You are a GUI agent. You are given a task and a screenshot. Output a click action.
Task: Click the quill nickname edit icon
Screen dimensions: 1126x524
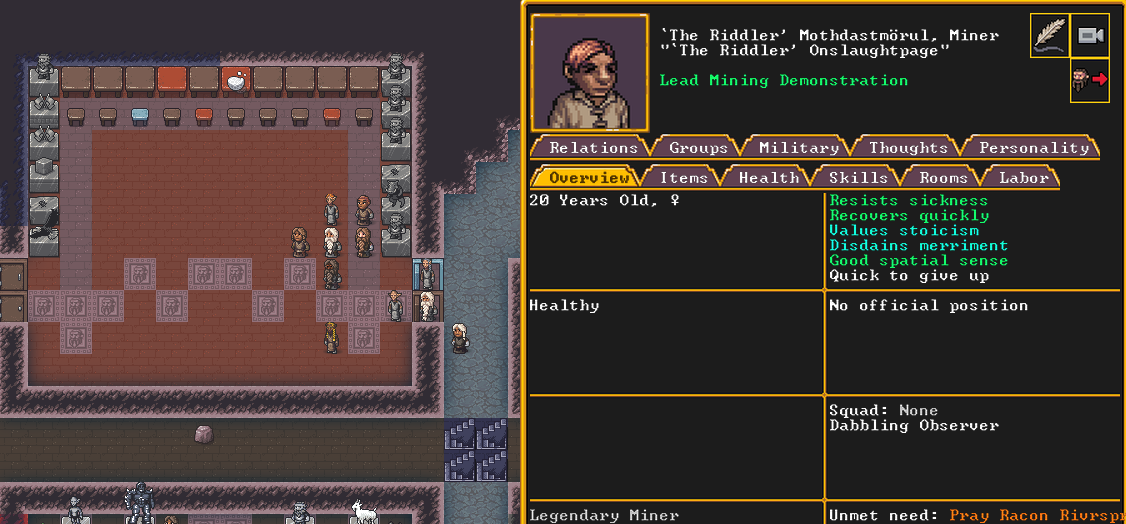tap(1049, 36)
